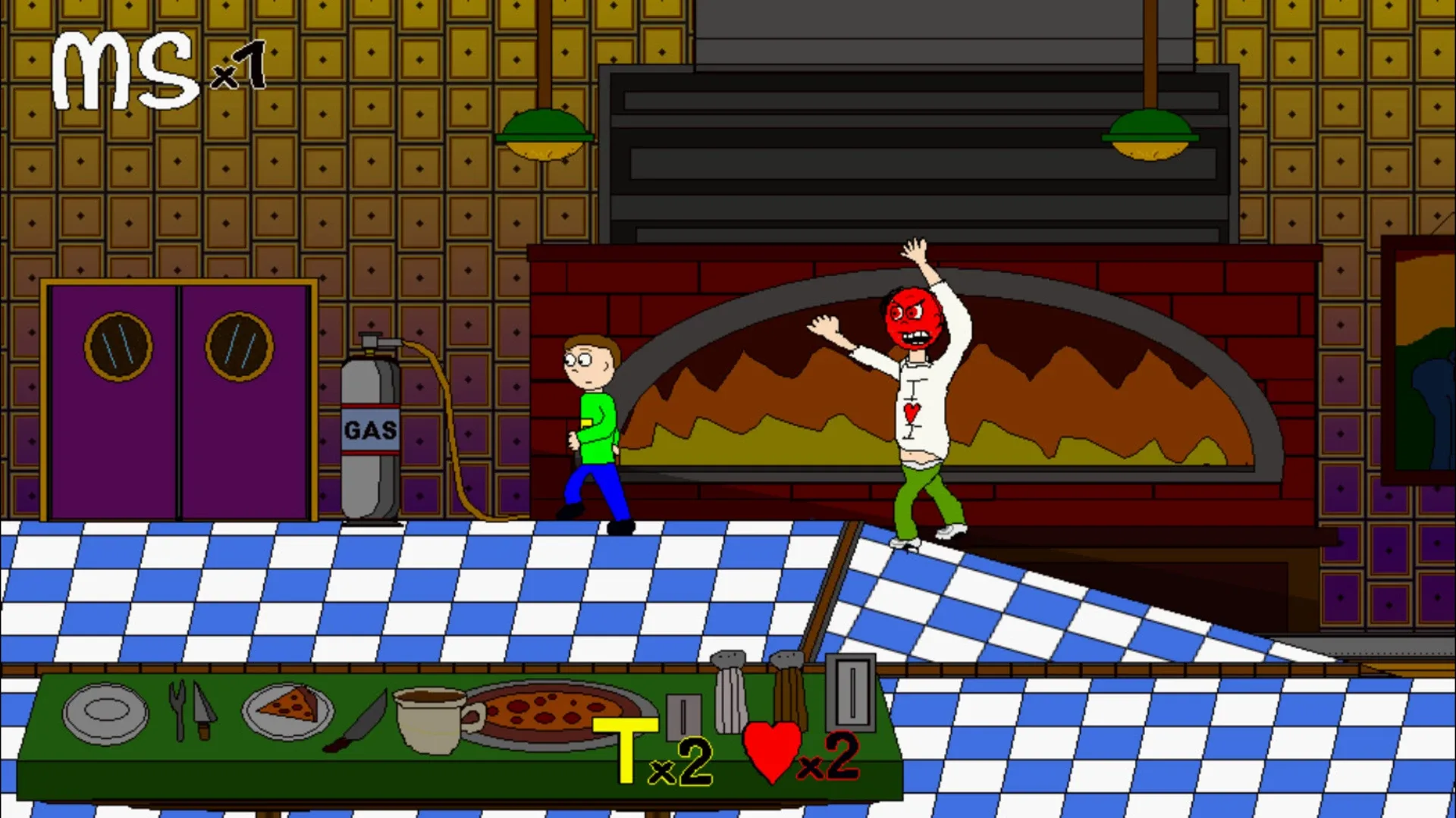Select the GAS canister
Viewport: 1456px width, 818px height.
coord(371,432)
